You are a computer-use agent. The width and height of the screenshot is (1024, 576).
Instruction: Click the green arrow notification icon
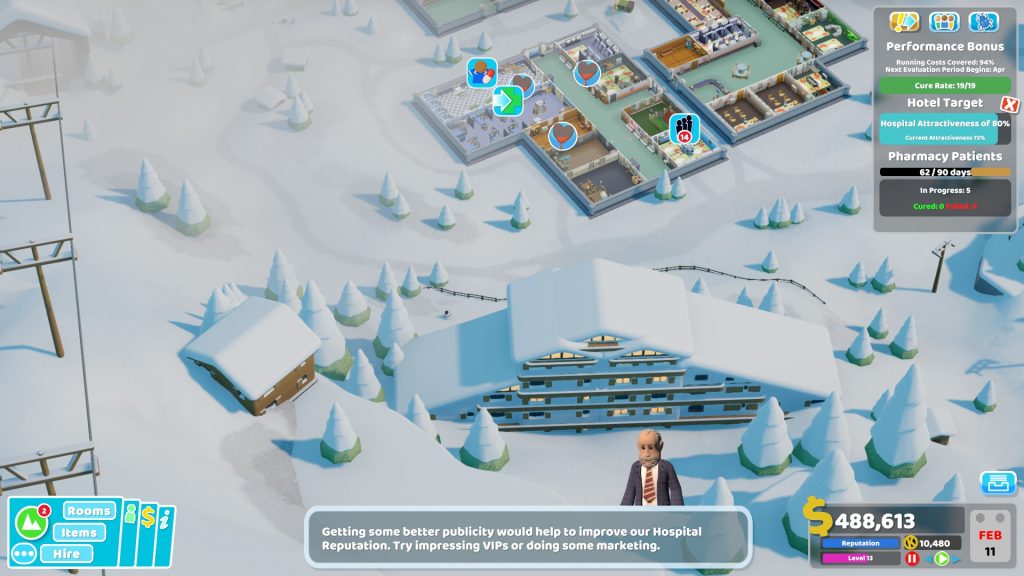click(508, 101)
